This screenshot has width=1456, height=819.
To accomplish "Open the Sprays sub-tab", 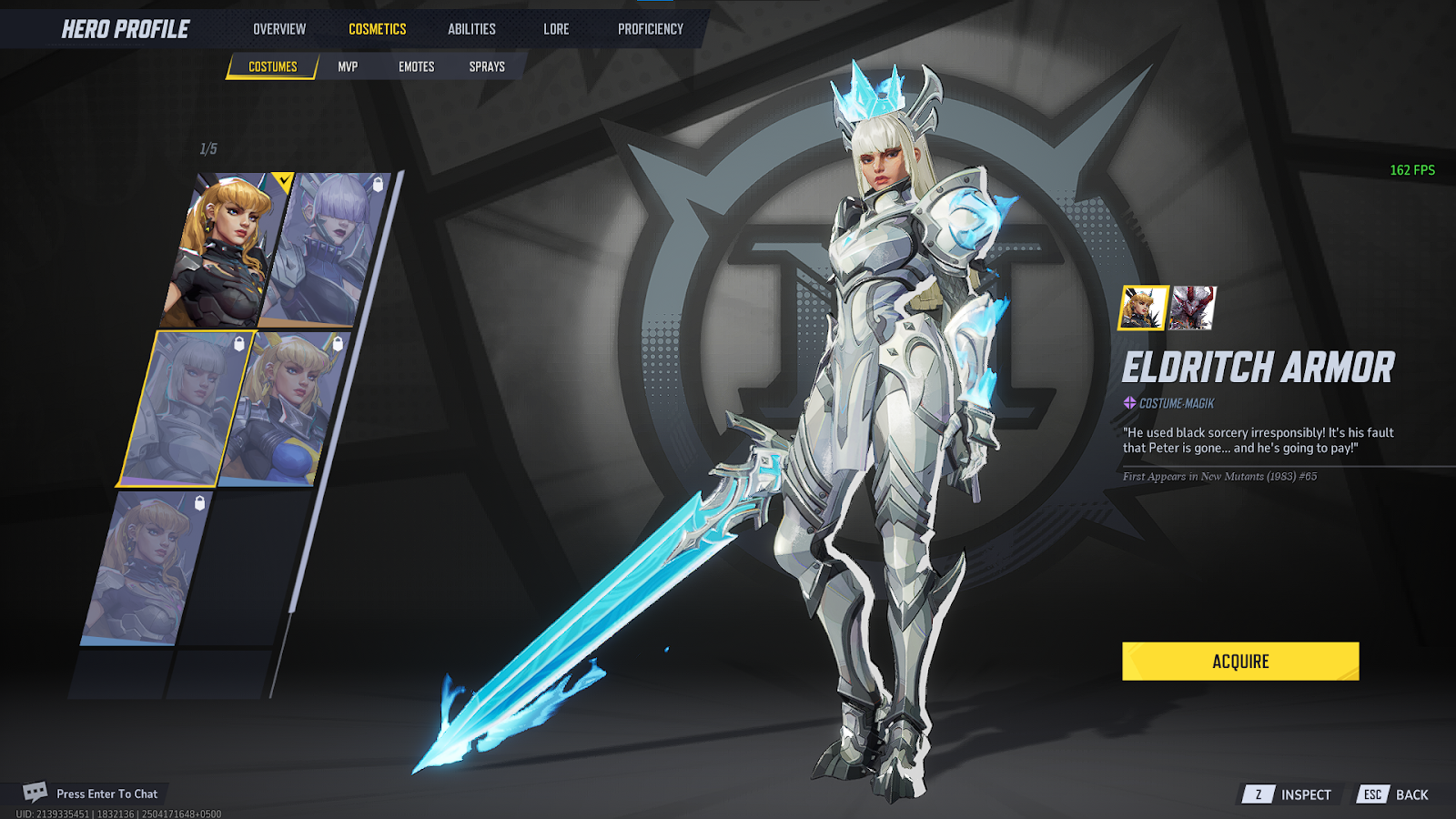I will click(487, 66).
